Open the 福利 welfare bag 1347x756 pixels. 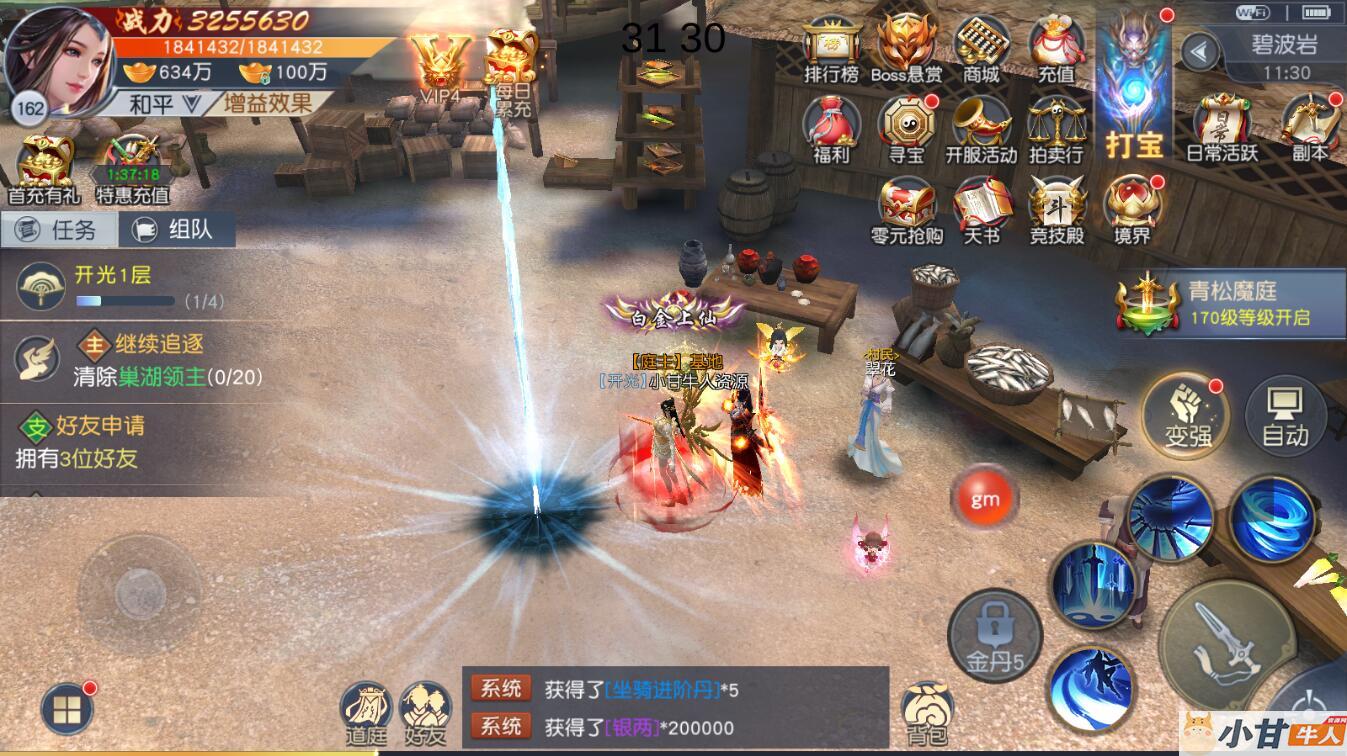click(831, 128)
